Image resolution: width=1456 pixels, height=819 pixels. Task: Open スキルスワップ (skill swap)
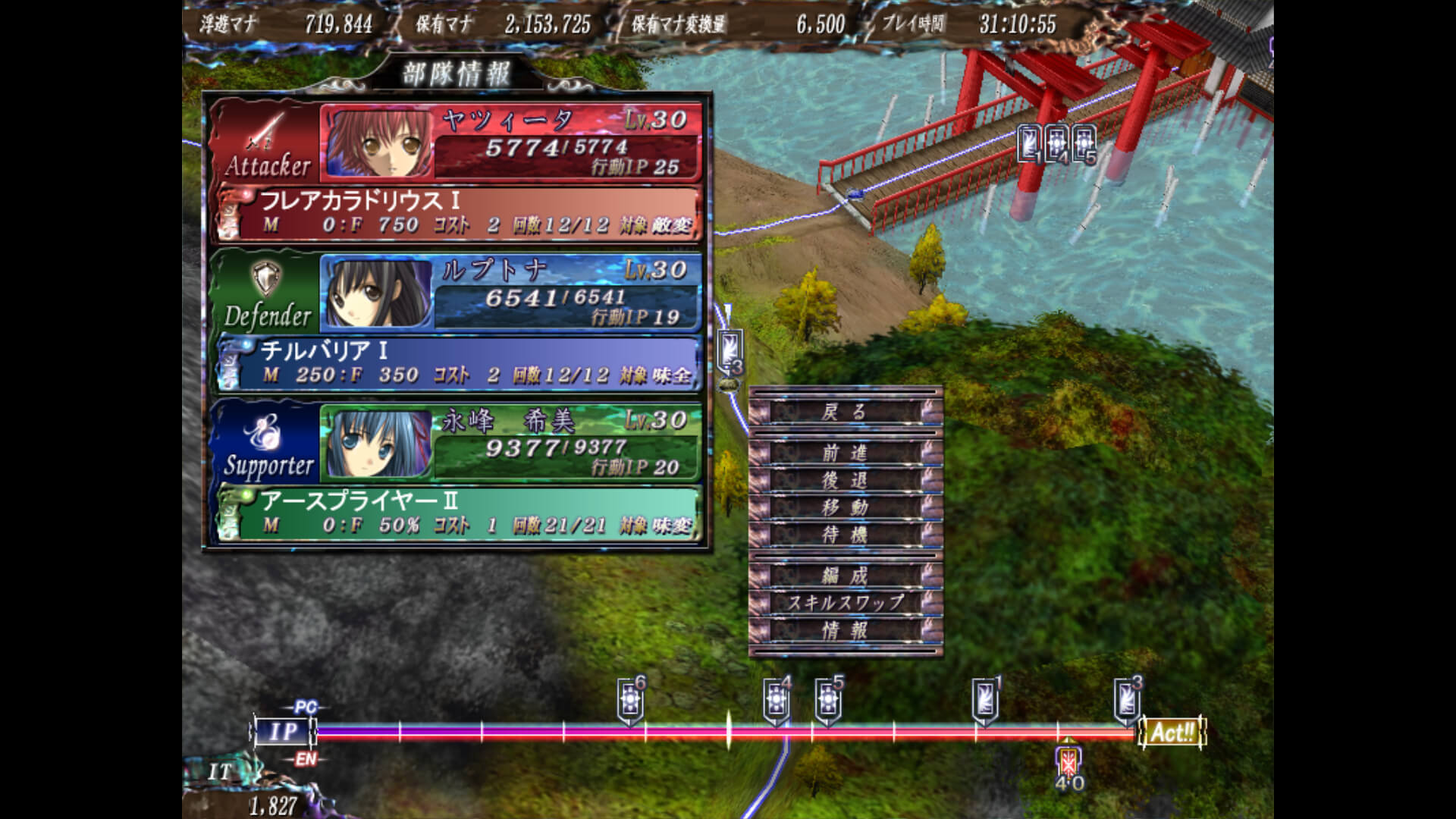pos(845,603)
